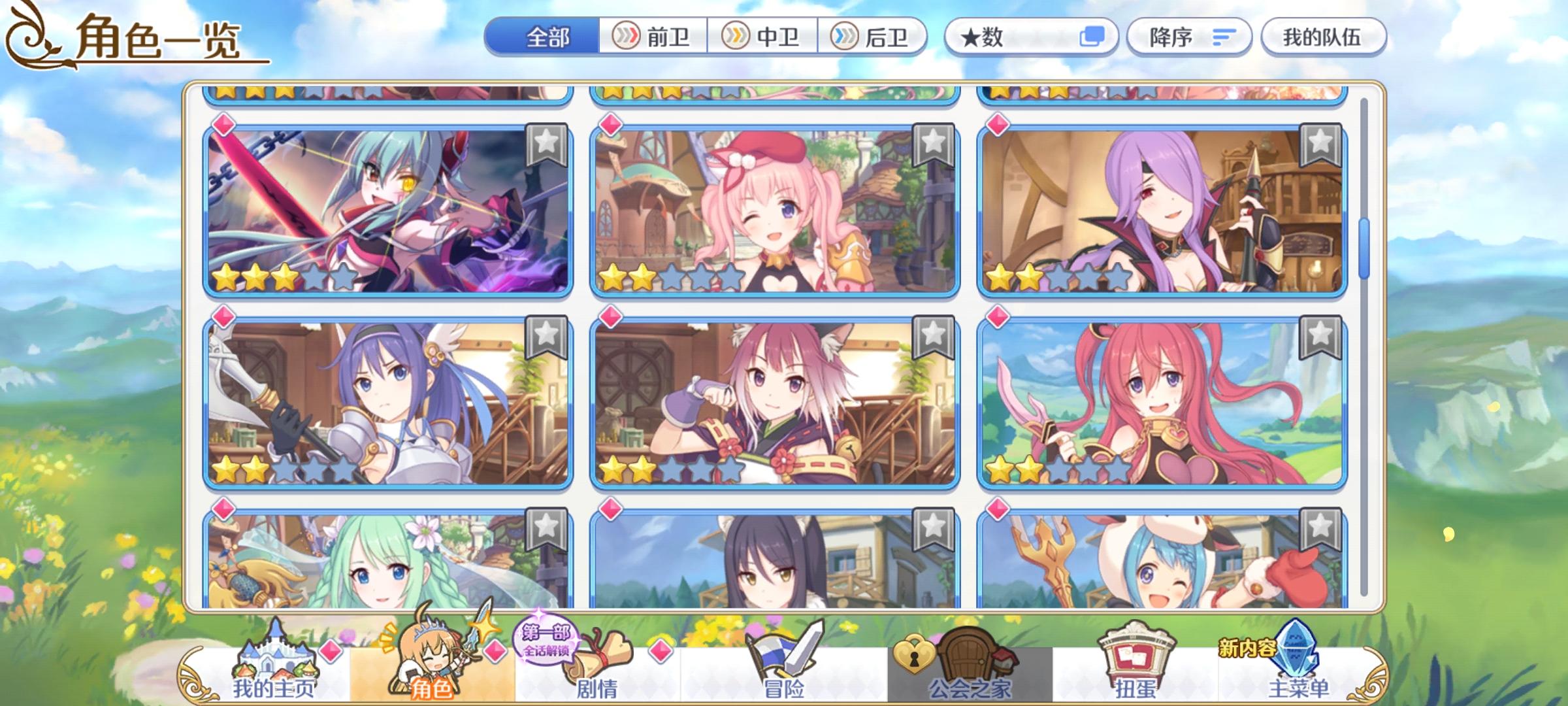This screenshot has height=706, width=1568.
Task: Open the 降序 sort order selector
Action: pos(1190,37)
